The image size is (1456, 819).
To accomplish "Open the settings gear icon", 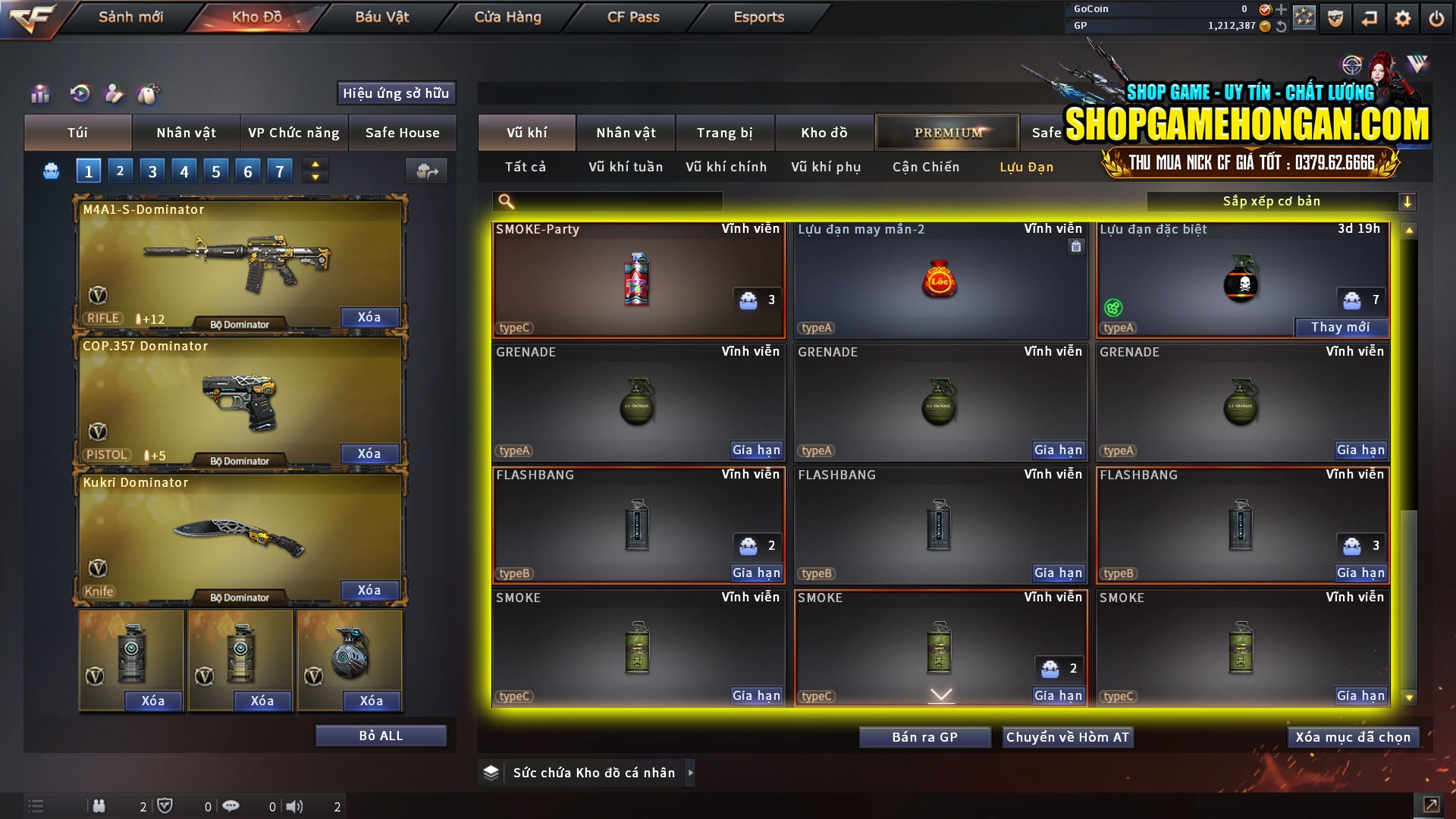I will point(1402,17).
